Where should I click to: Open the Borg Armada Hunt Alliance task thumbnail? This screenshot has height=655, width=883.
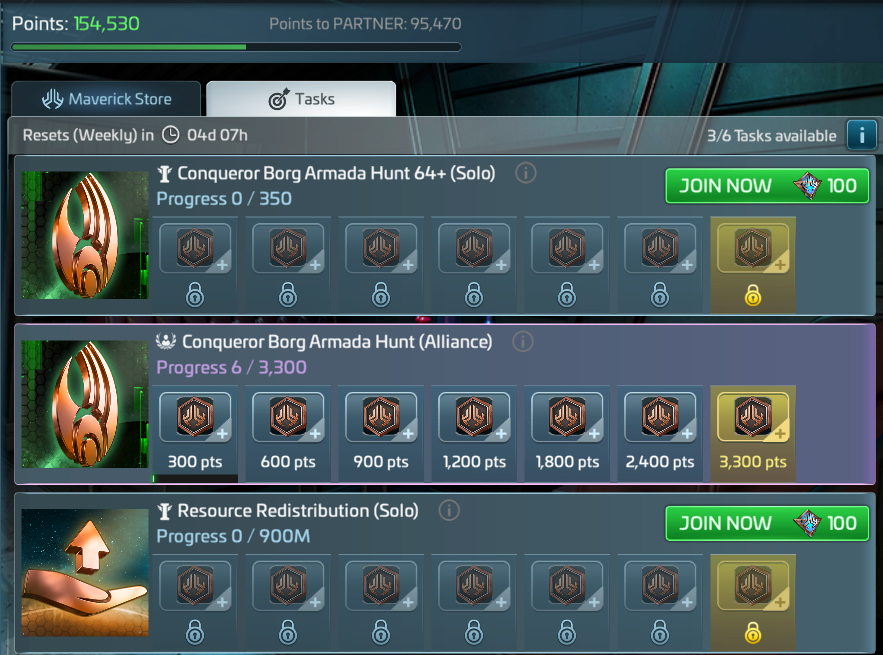85,404
